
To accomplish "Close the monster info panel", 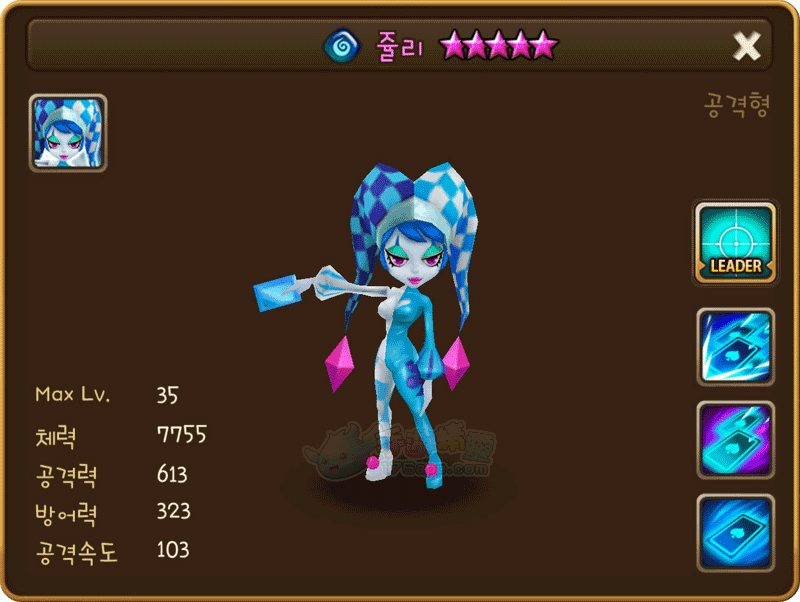I will tap(746, 45).
